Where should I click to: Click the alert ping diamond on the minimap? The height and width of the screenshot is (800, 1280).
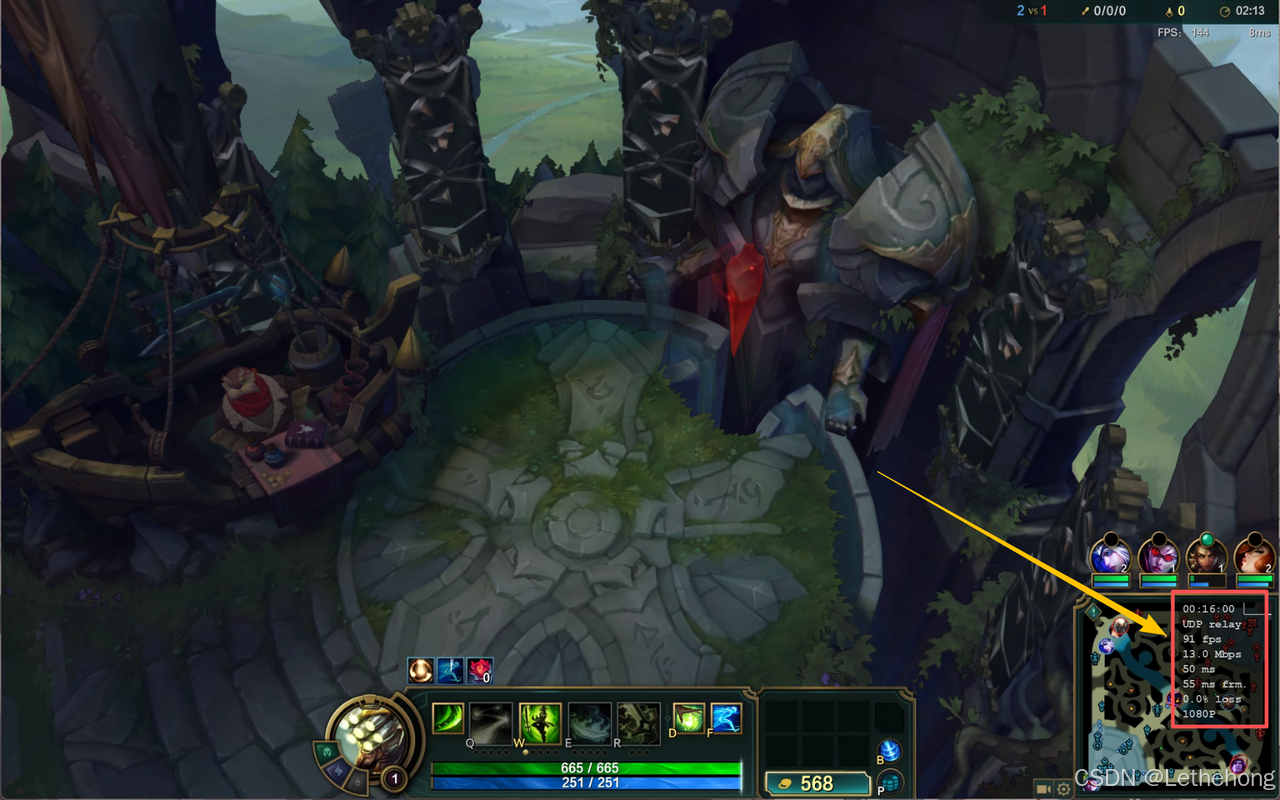pyautogui.click(x=1094, y=611)
